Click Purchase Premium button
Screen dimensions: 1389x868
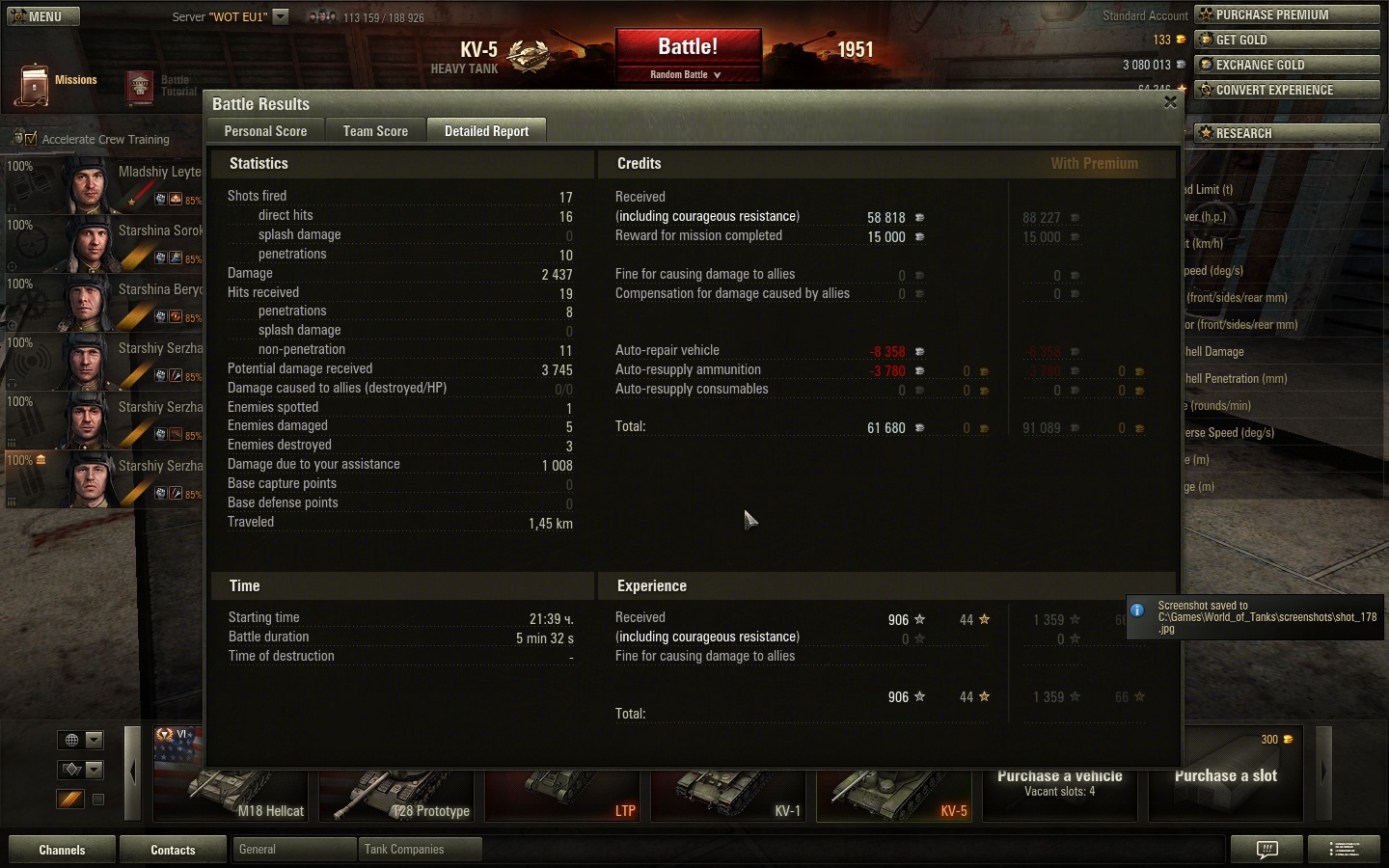pos(1287,14)
